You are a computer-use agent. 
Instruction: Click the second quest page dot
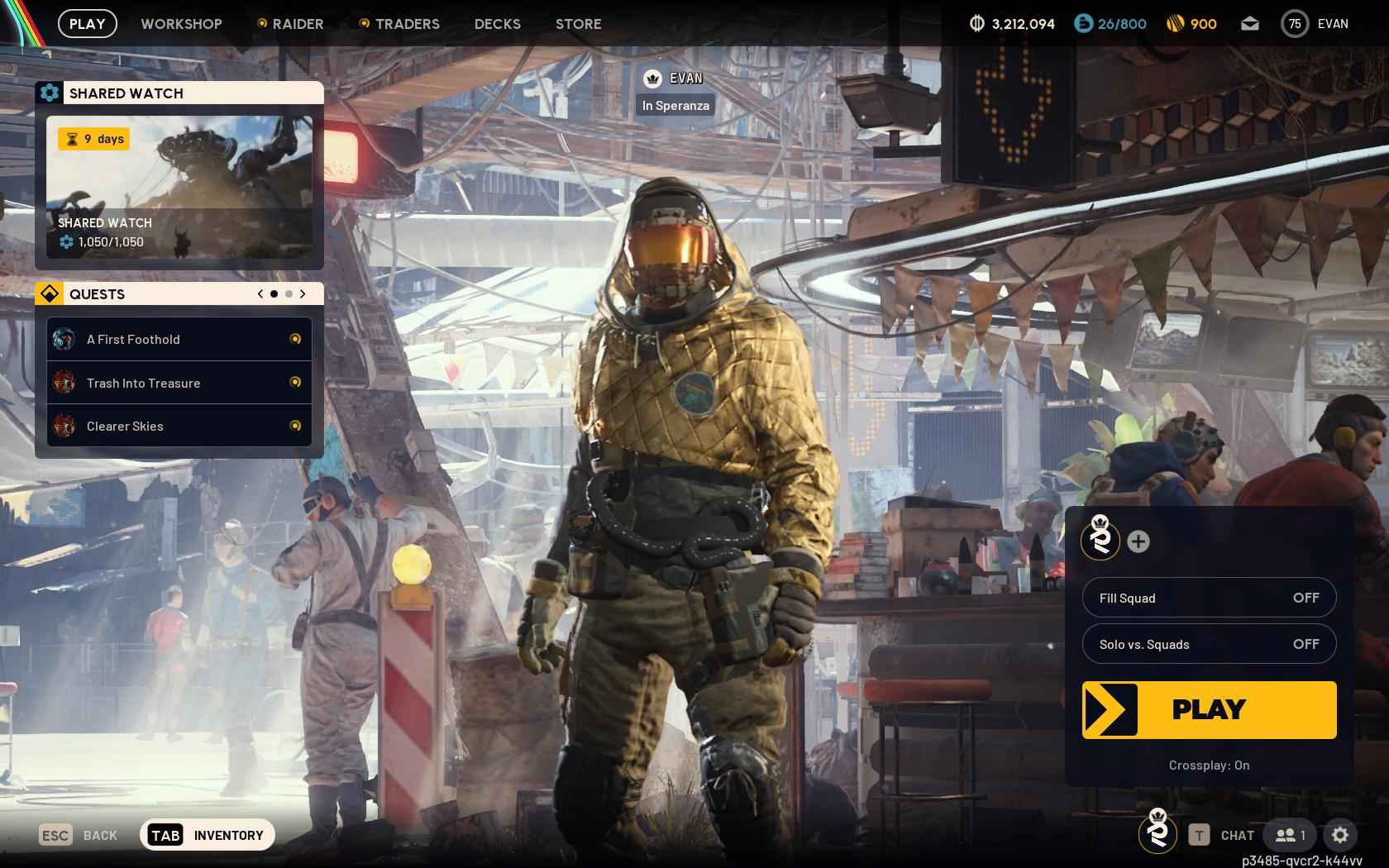pyautogui.click(x=289, y=293)
